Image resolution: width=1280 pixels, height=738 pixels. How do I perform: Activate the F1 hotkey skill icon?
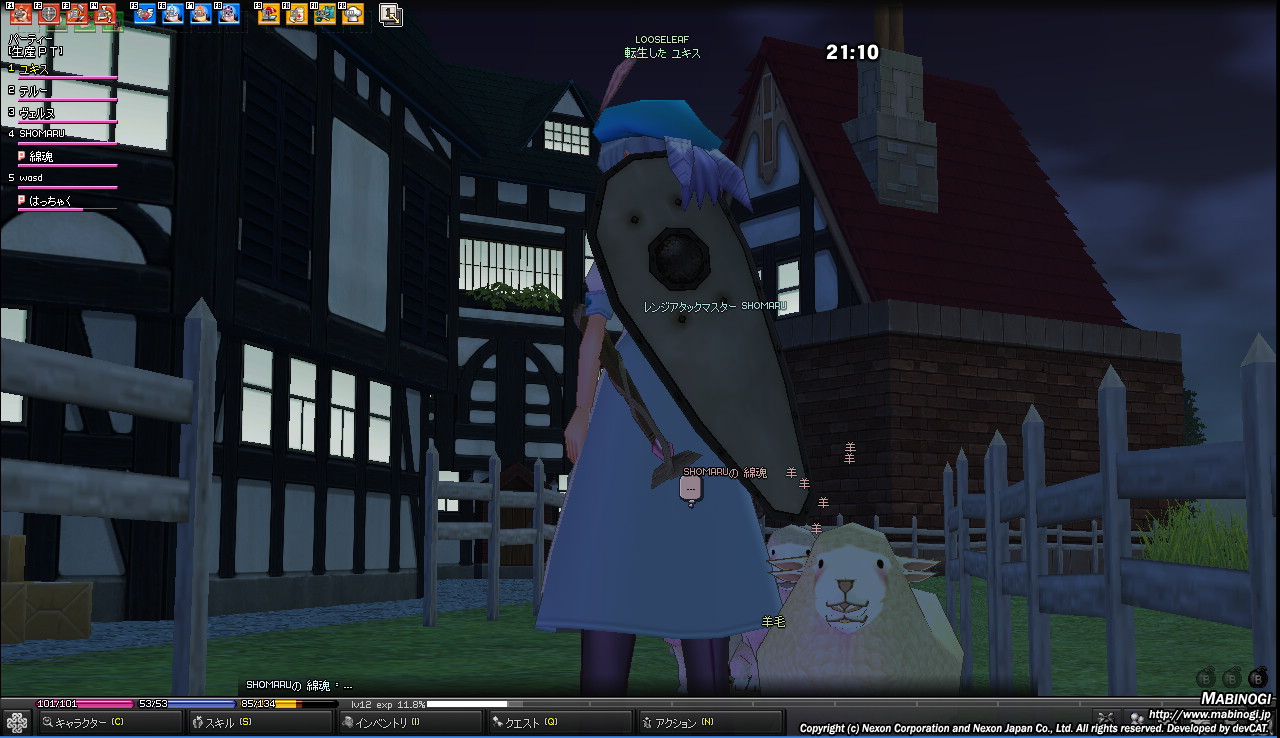click(x=20, y=14)
